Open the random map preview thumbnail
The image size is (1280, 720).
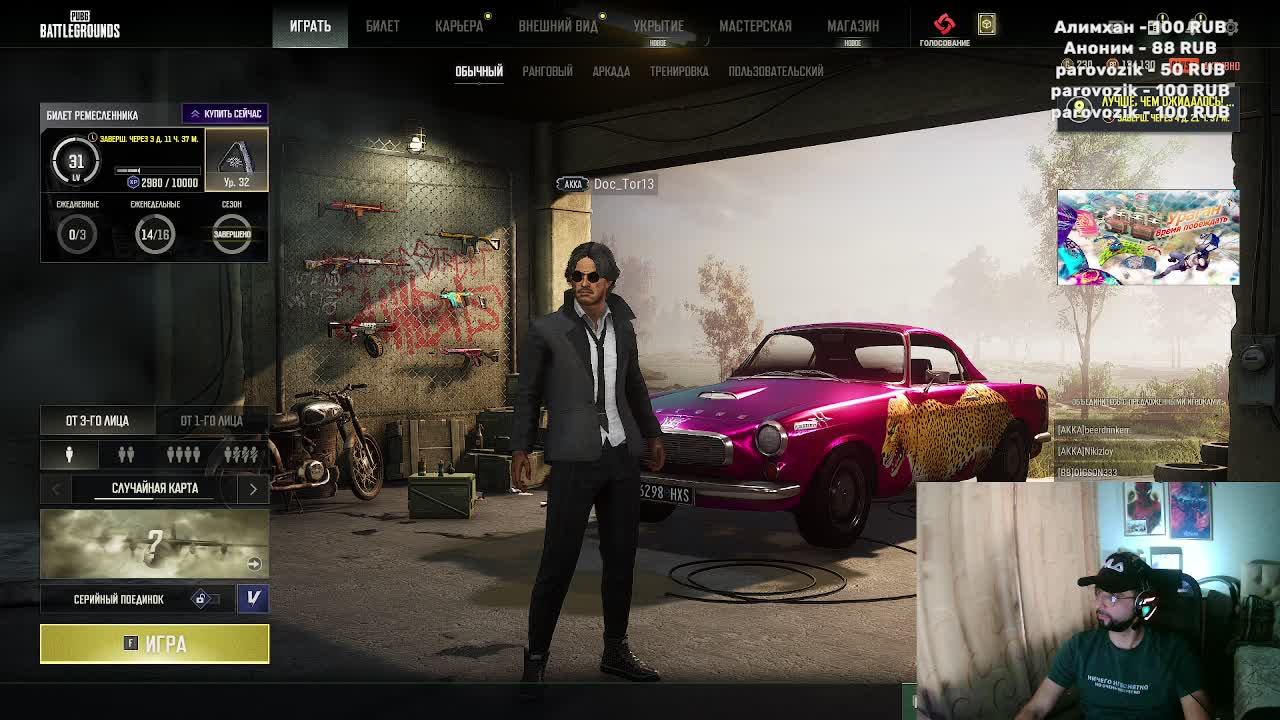[154, 544]
